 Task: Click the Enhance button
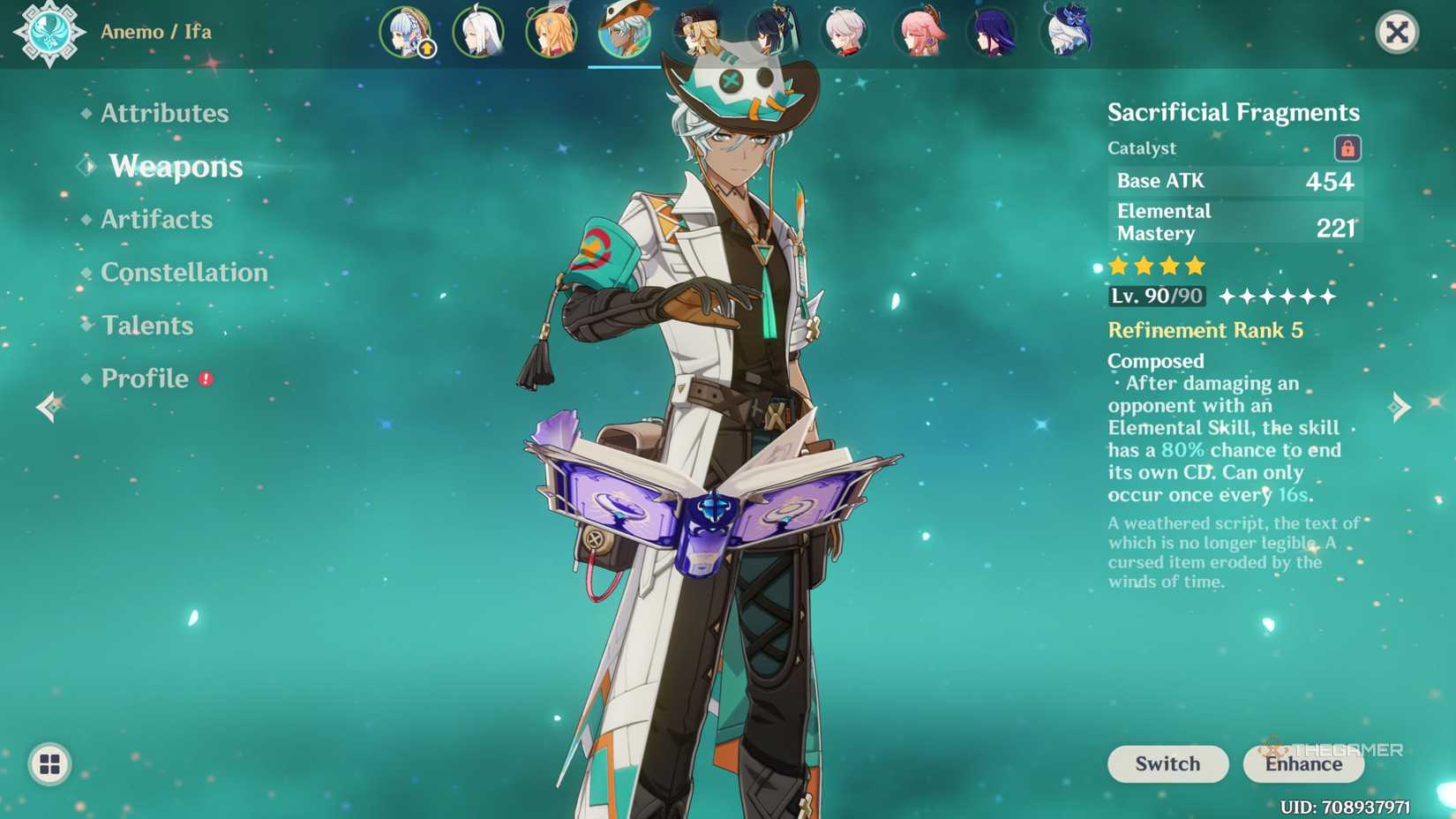1302,764
